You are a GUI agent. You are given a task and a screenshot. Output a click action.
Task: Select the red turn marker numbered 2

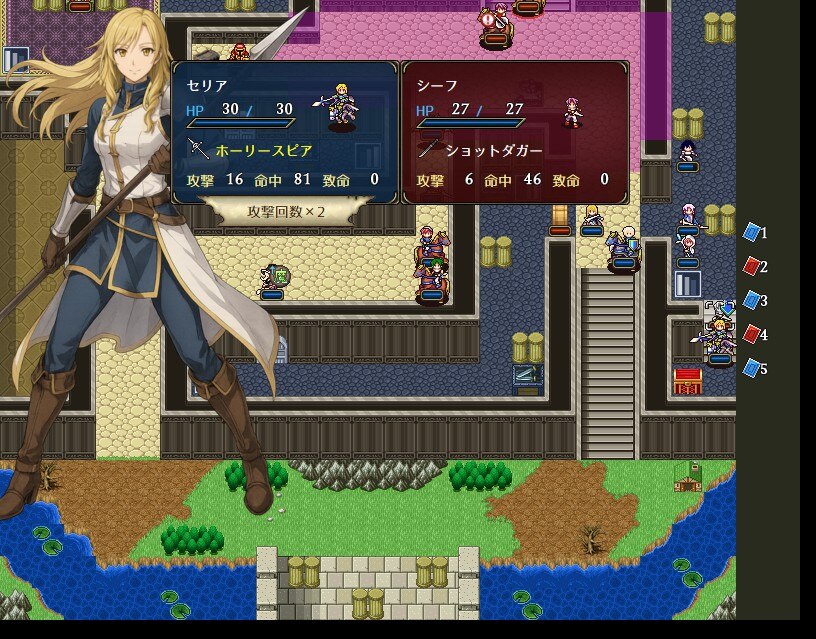pyautogui.click(x=752, y=267)
